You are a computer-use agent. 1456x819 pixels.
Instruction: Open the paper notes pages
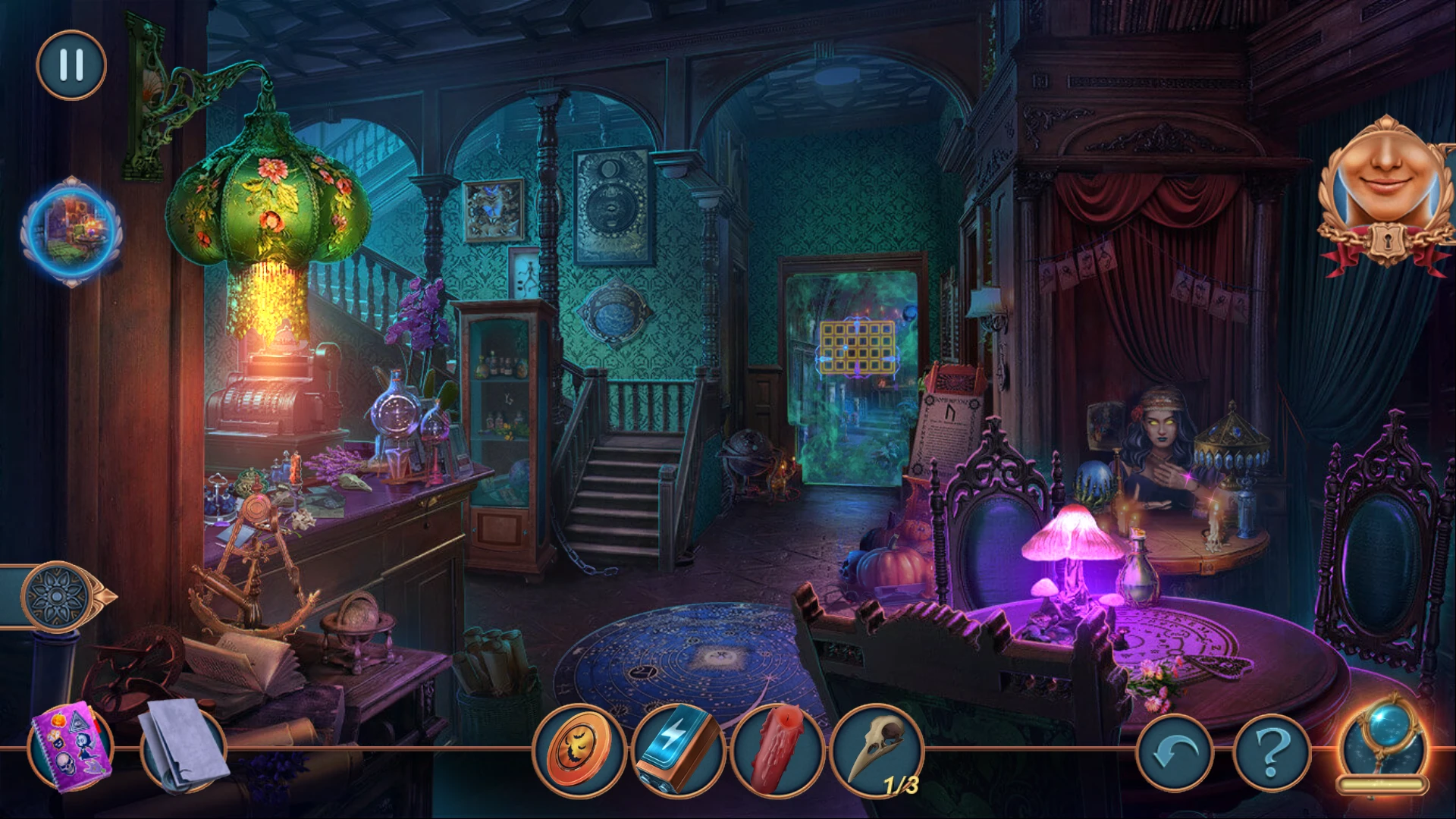[x=183, y=745]
